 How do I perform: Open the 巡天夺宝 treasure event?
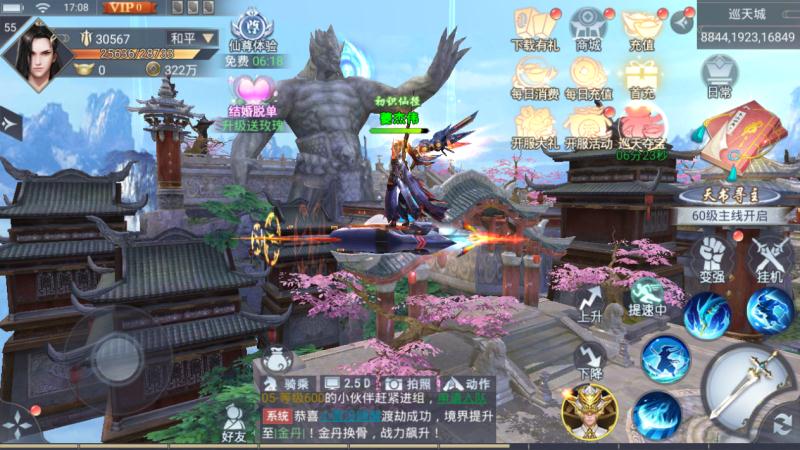point(640,127)
